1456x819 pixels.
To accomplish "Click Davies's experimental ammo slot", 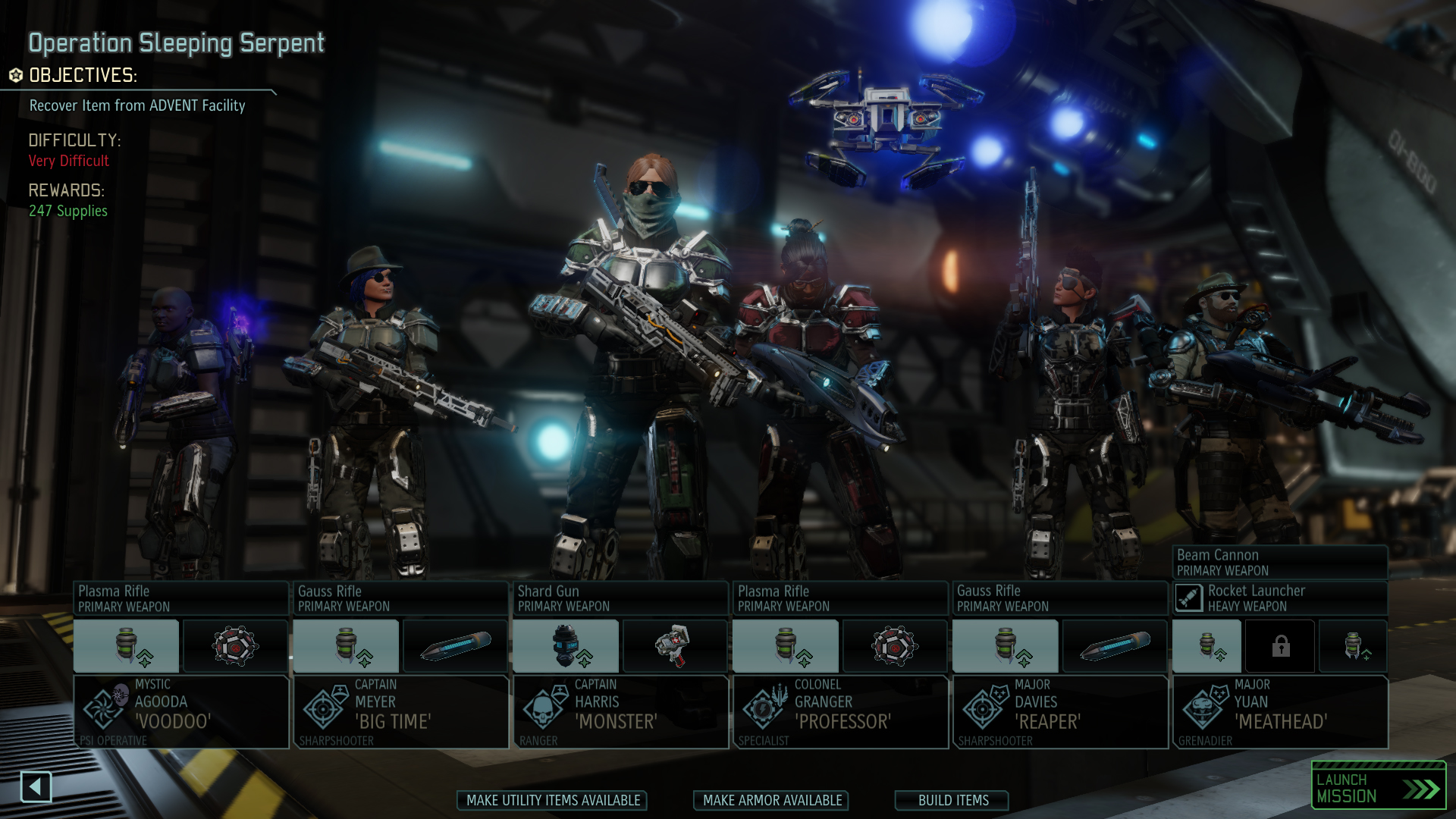I will pos(1114,645).
